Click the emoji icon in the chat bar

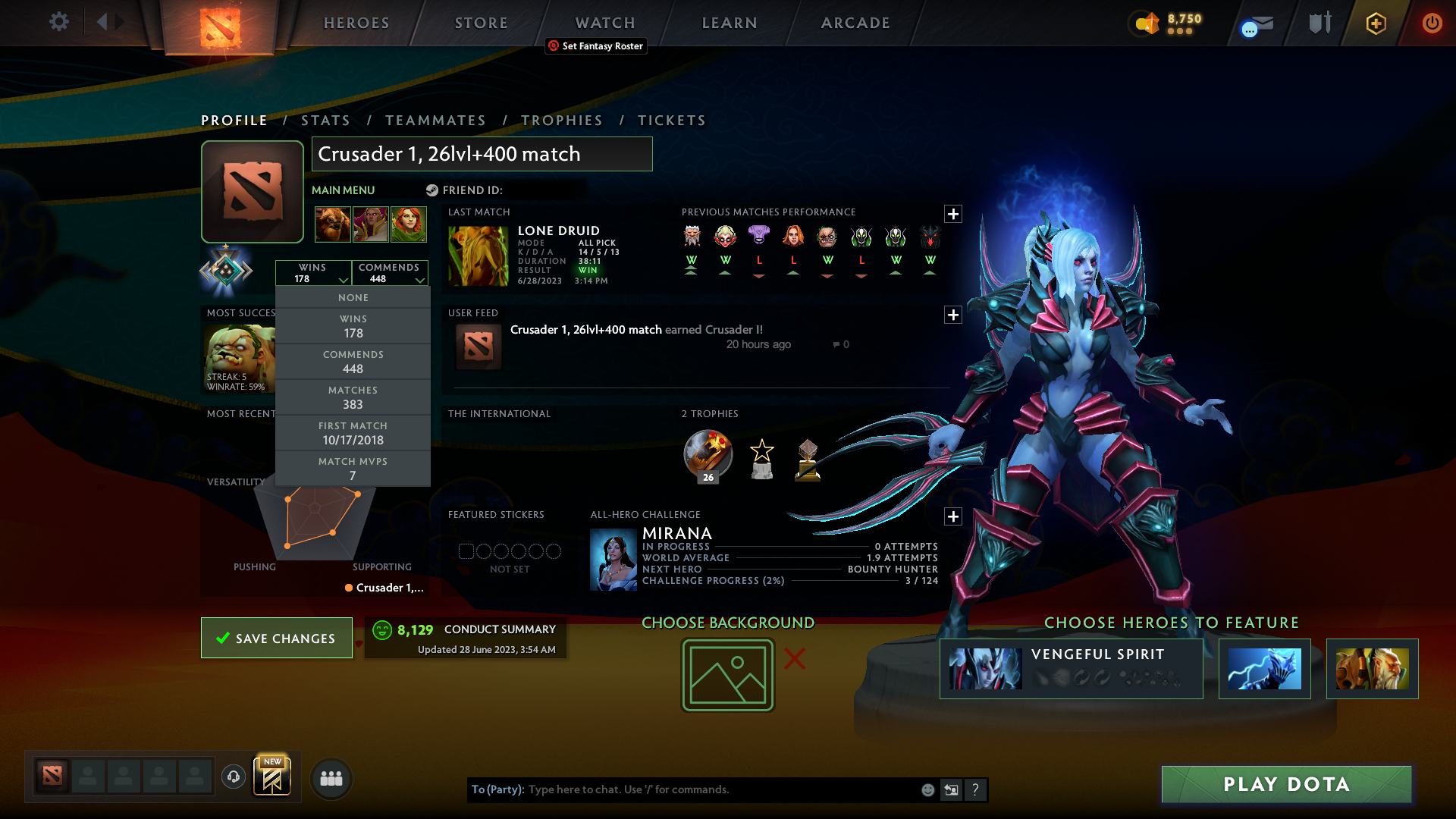927,789
